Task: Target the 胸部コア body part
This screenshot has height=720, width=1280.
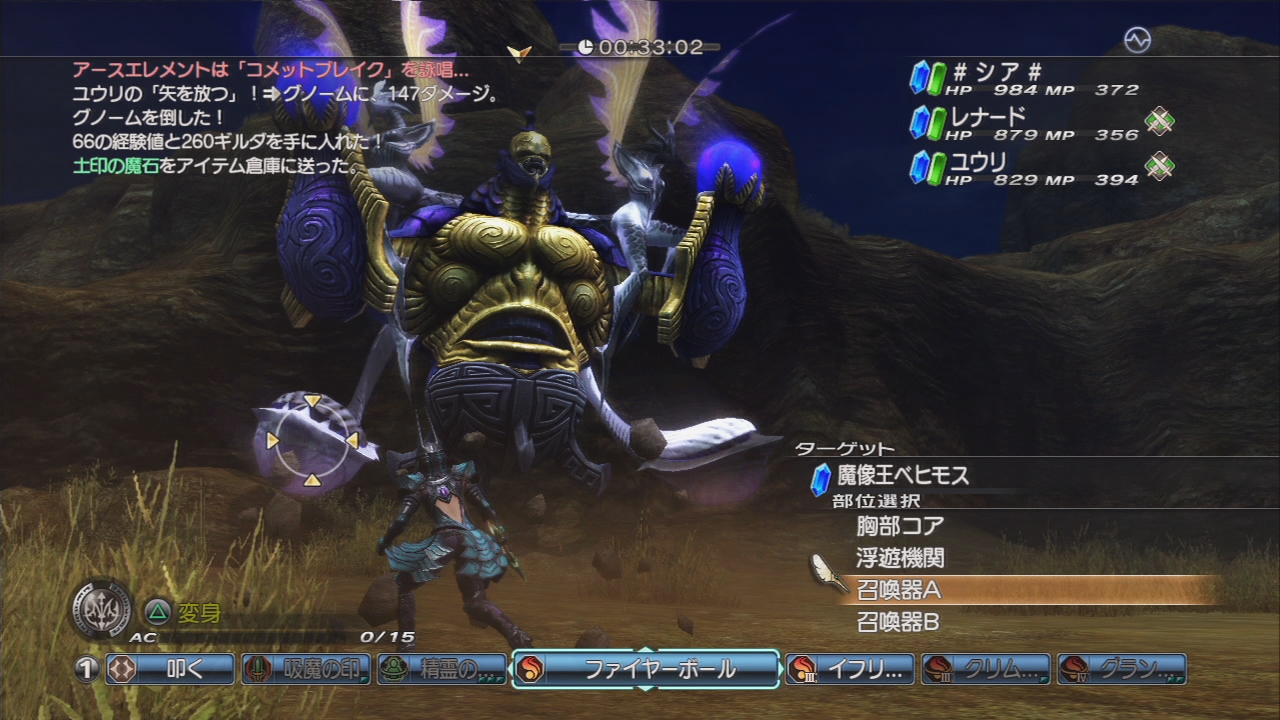Action: (x=900, y=525)
